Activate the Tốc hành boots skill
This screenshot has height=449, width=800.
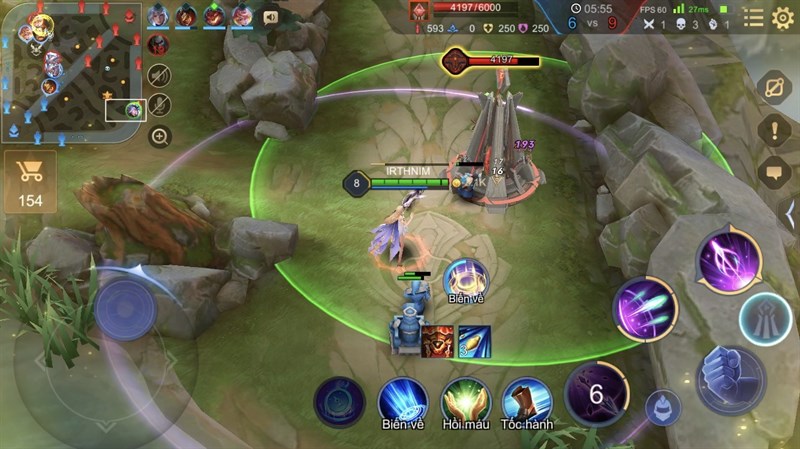click(x=526, y=402)
